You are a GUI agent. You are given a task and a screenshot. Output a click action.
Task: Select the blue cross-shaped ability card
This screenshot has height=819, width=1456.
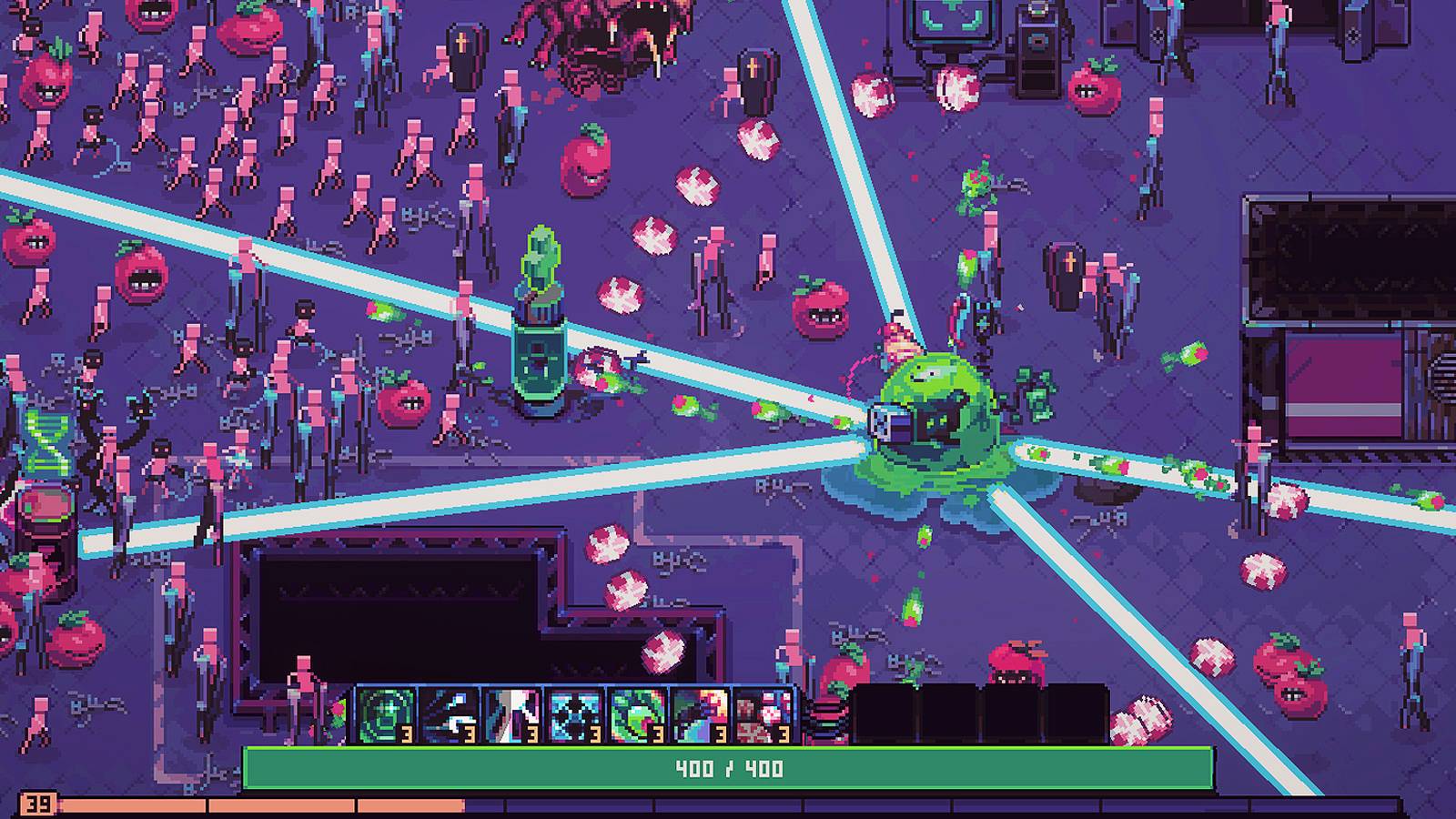pyautogui.click(x=575, y=714)
